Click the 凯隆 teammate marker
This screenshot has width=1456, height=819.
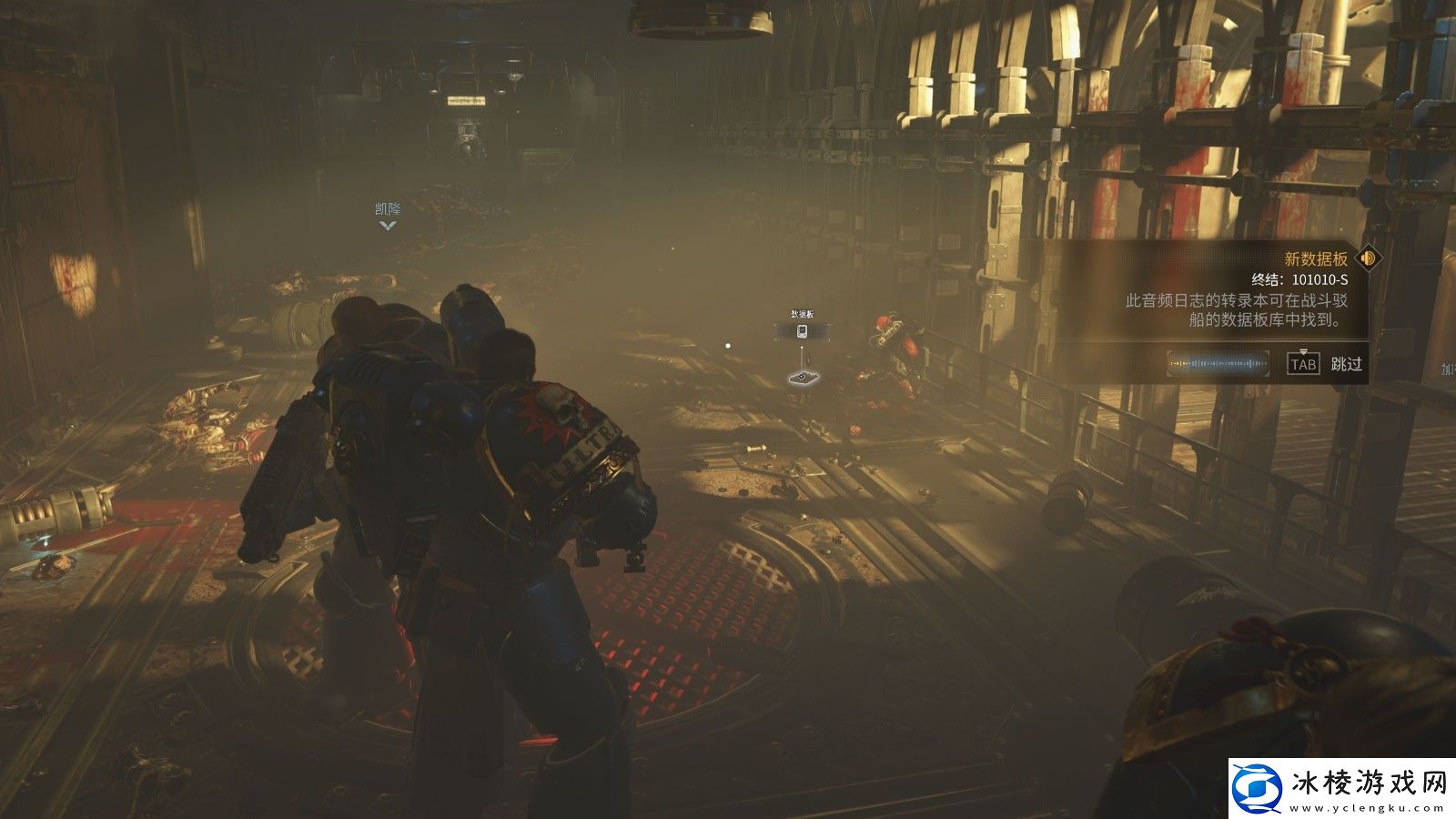click(388, 217)
